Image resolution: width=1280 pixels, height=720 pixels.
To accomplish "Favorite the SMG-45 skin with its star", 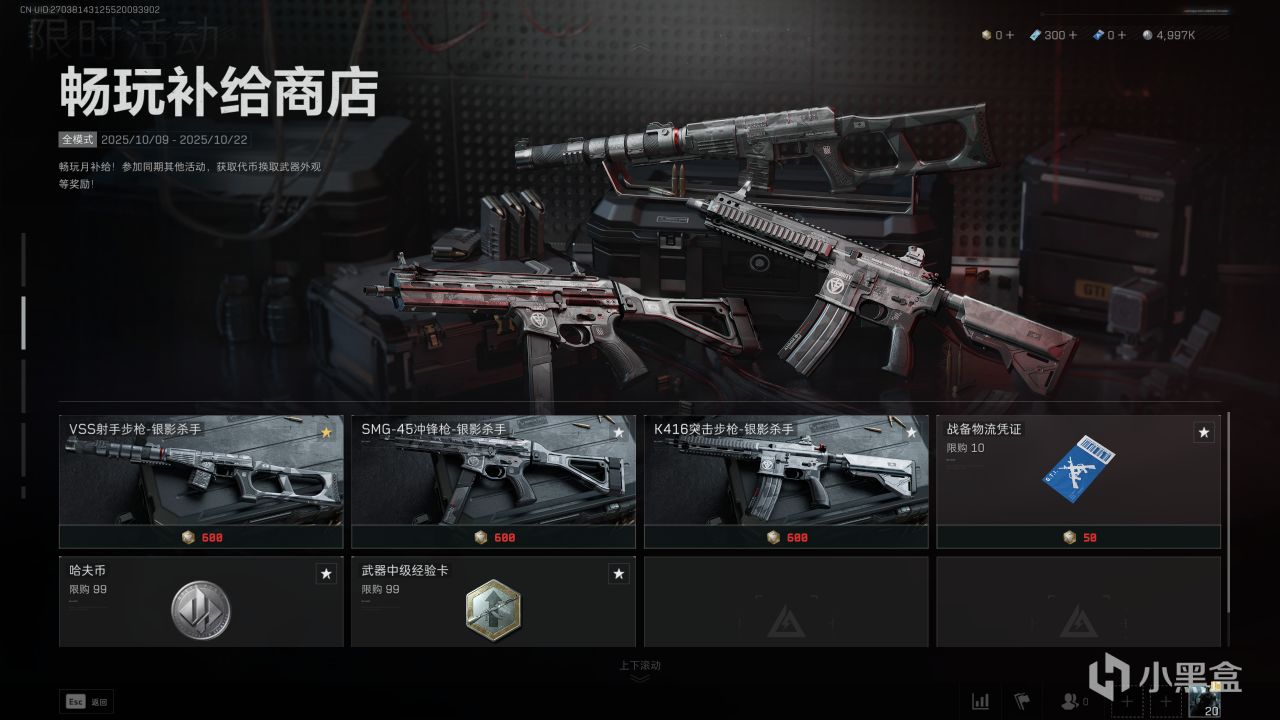I will point(619,433).
